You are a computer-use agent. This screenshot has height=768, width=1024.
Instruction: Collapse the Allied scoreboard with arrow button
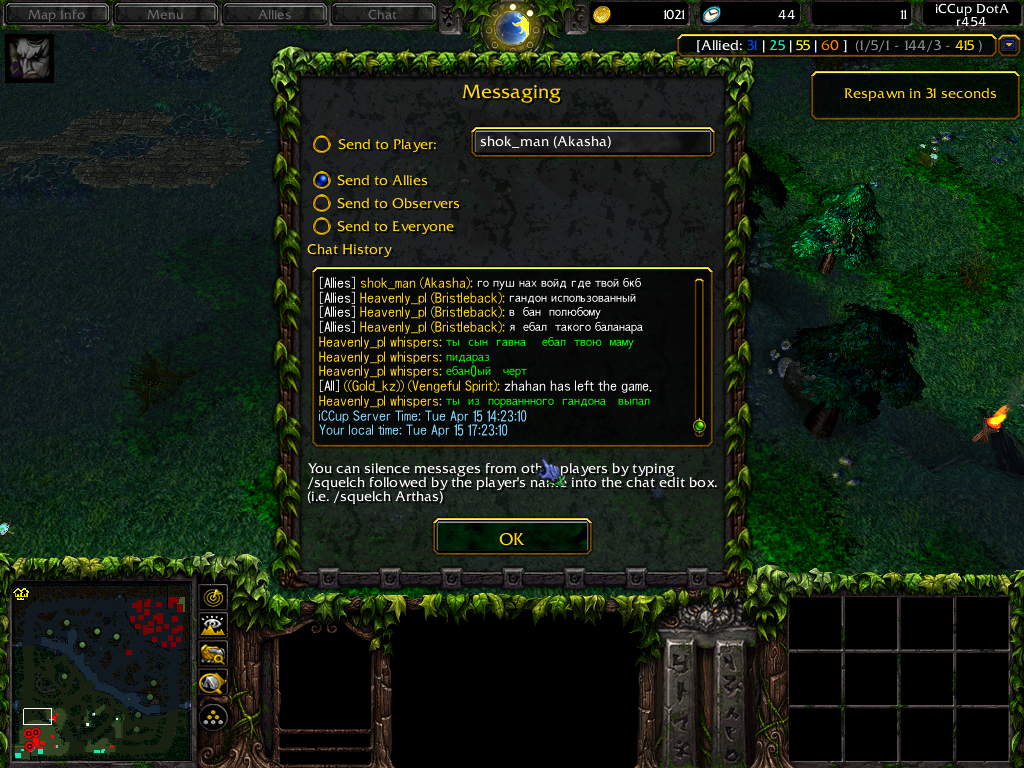(1008, 45)
